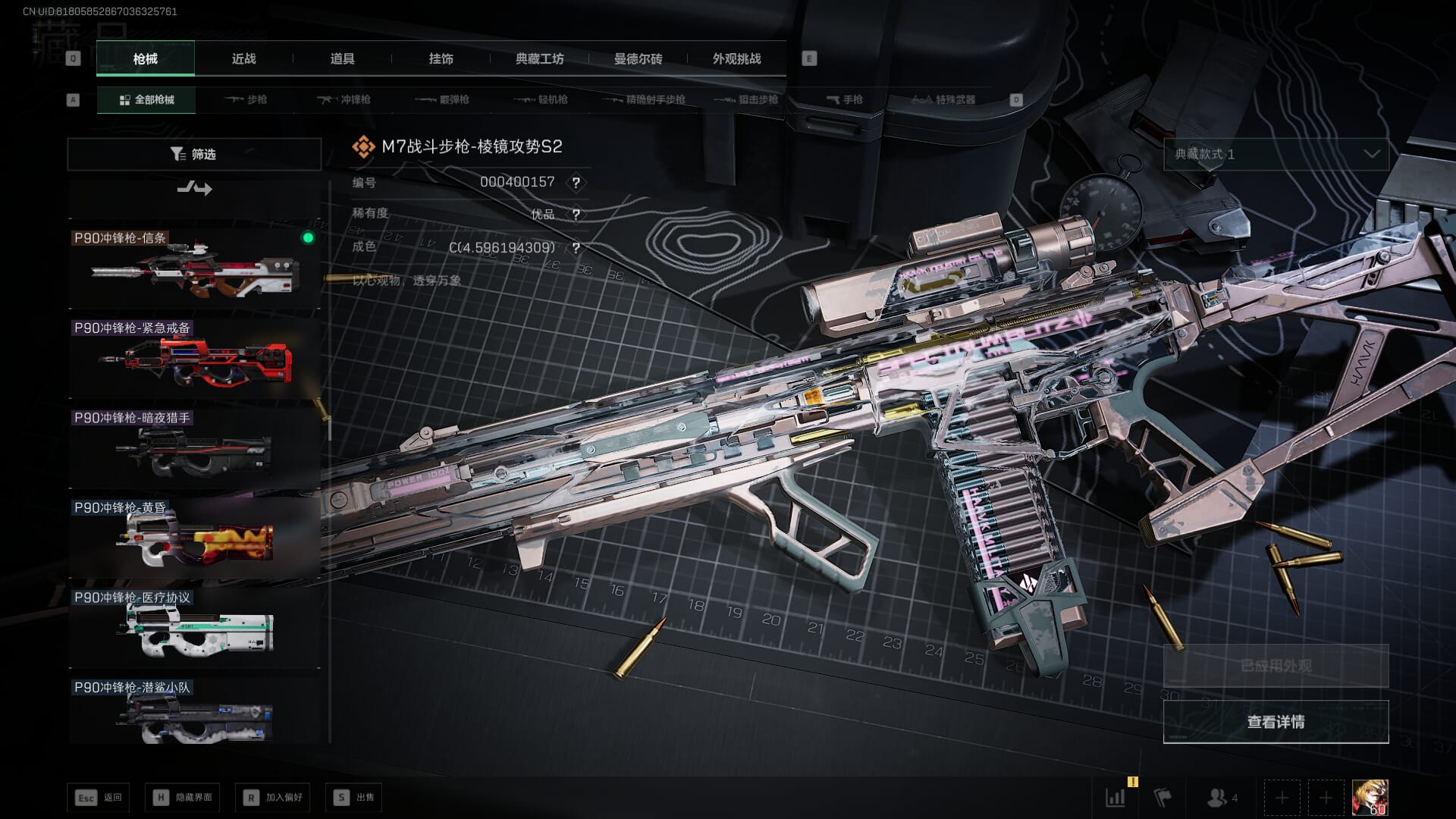Filter weapons by 手枪 pistols

point(844,100)
